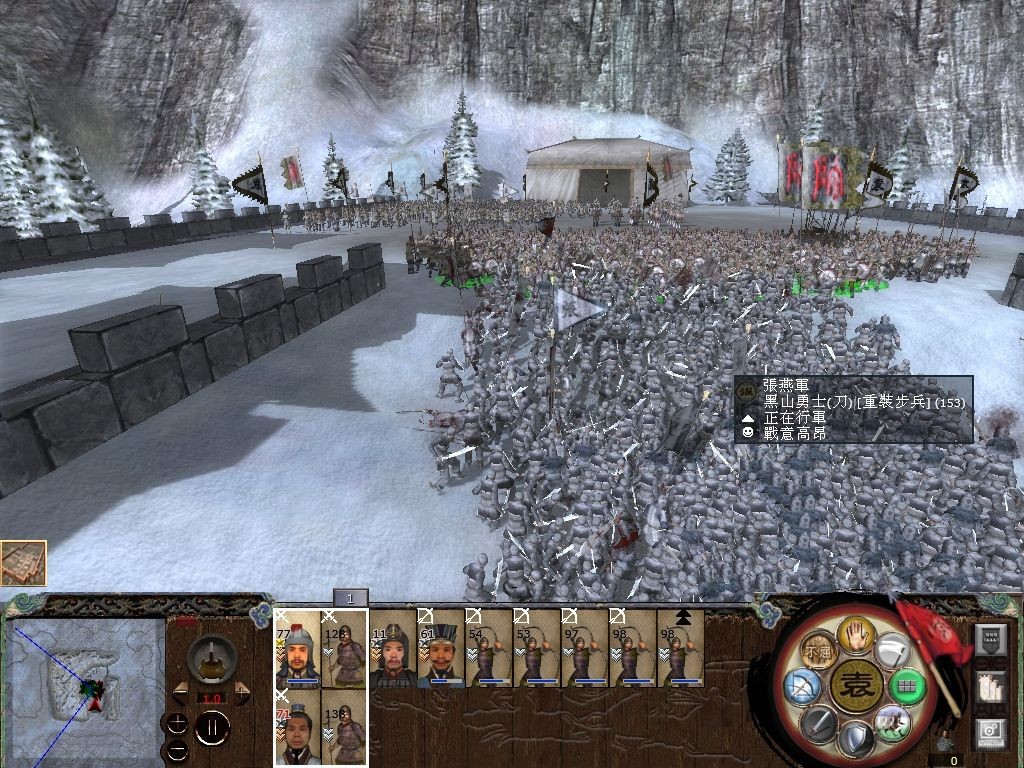Viewport: 1024px width, 768px height.
Task: Activate the guard mode shield button
Action: [855, 741]
